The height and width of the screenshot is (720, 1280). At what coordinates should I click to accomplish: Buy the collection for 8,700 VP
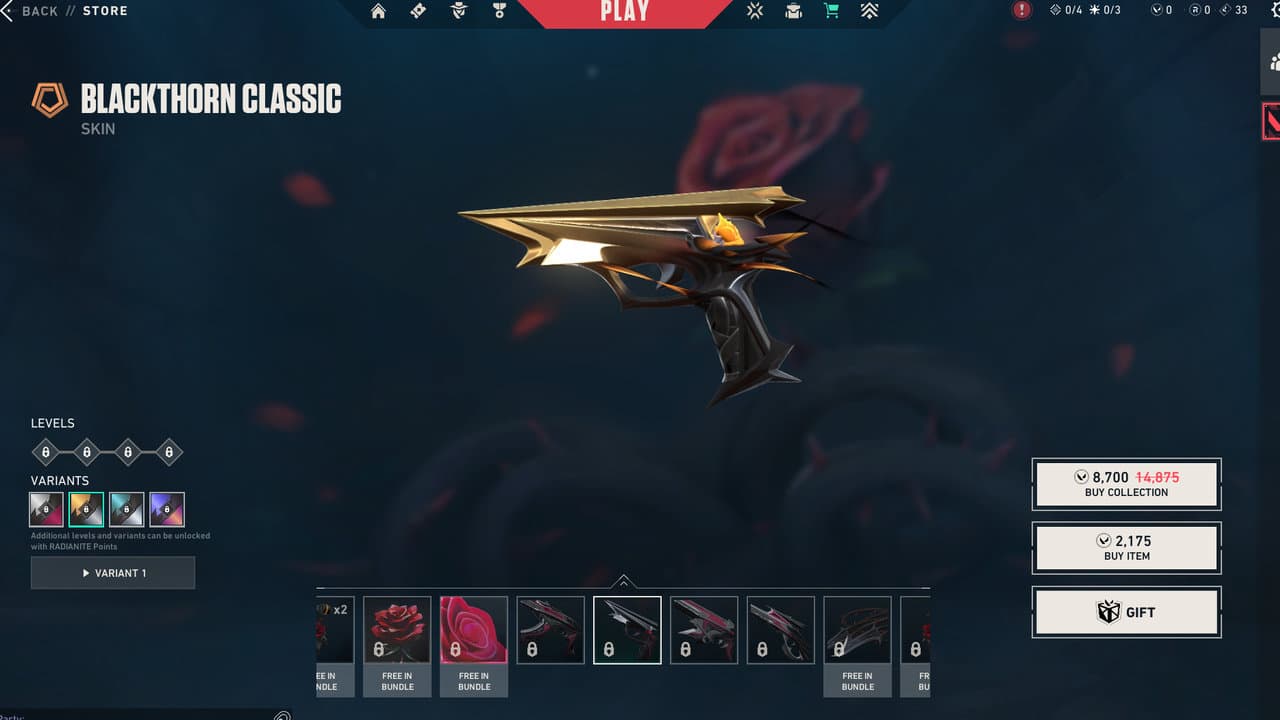tap(1126, 484)
